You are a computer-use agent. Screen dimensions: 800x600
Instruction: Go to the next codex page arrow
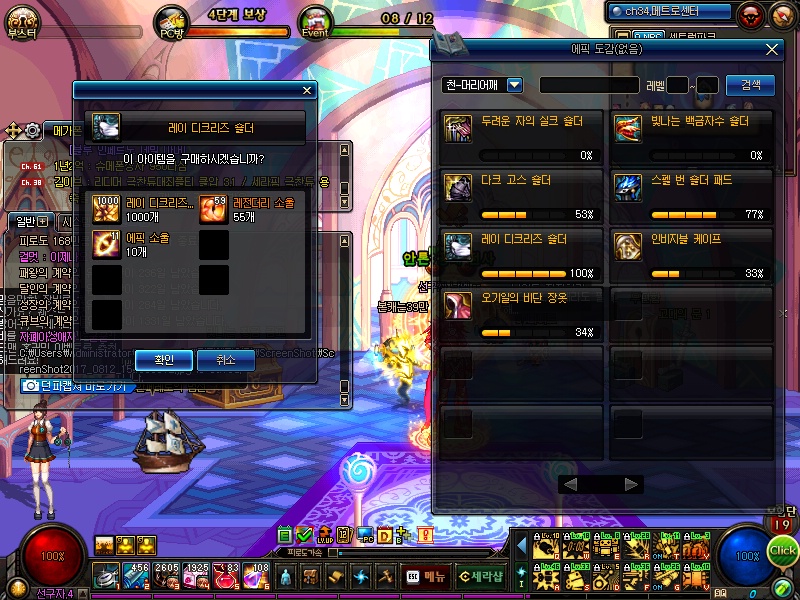(x=631, y=484)
